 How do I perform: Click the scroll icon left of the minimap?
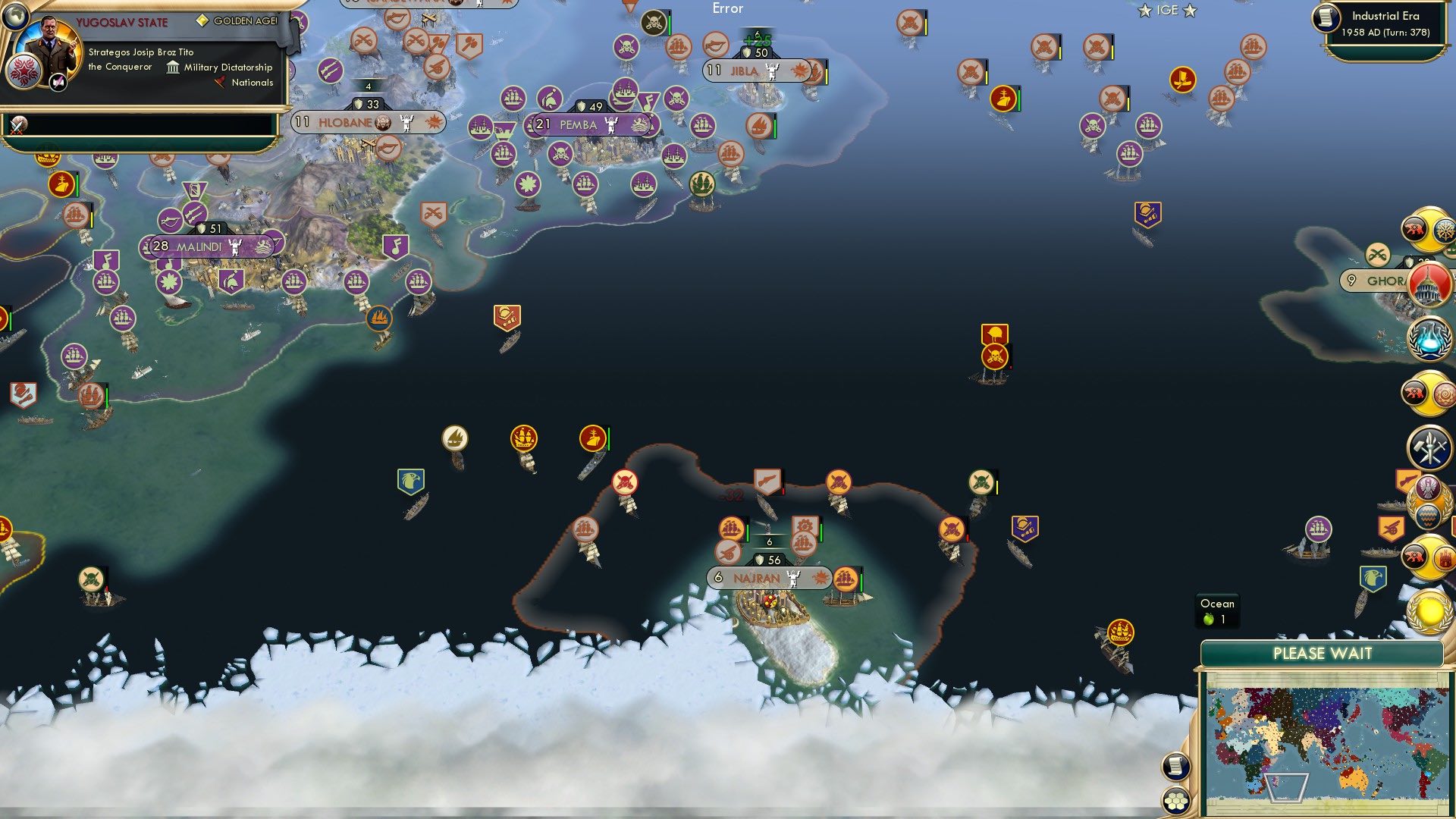click(x=1176, y=764)
